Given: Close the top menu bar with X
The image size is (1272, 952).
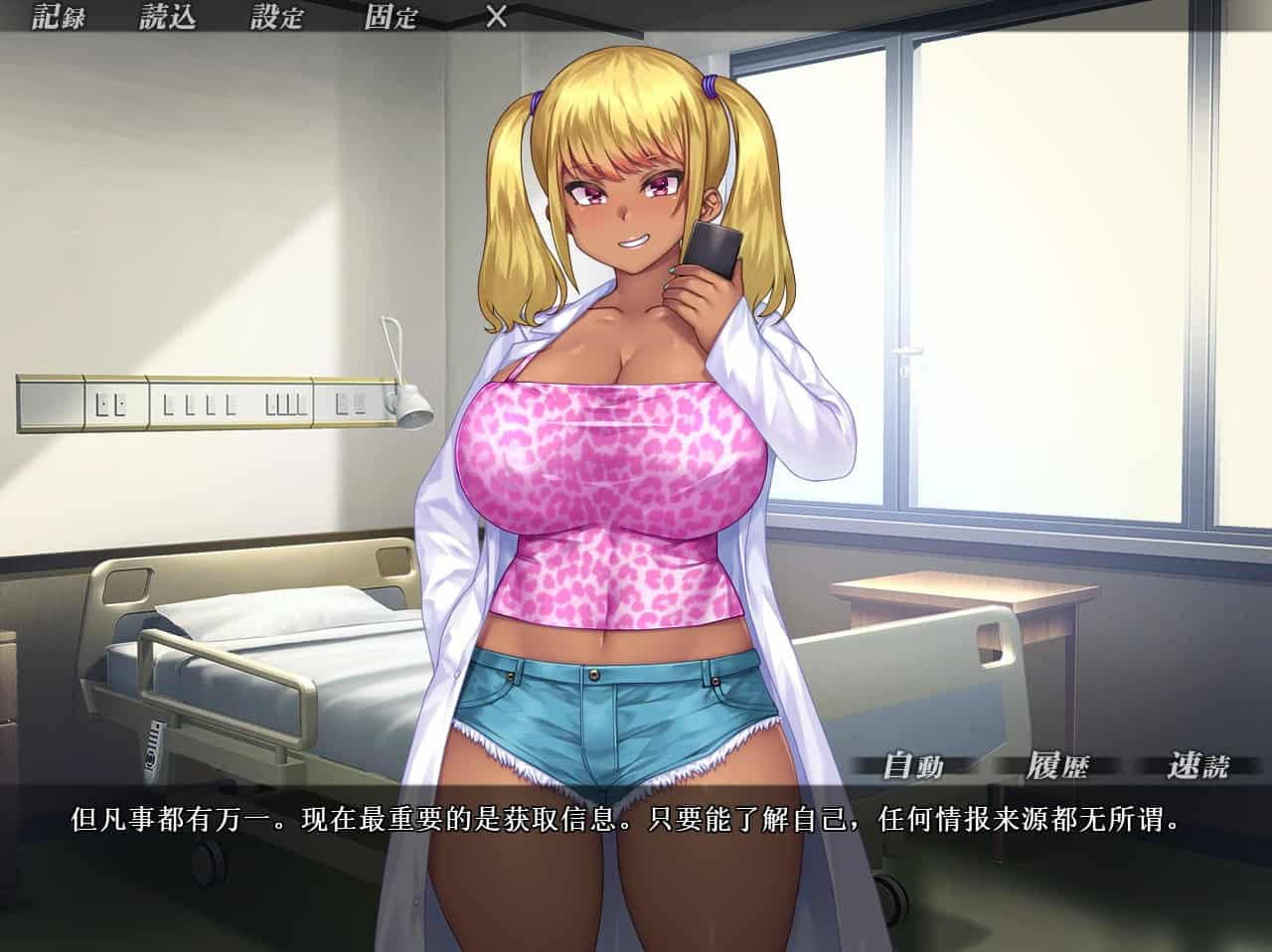Looking at the screenshot, I should pyautogui.click(x=496, y=17).
